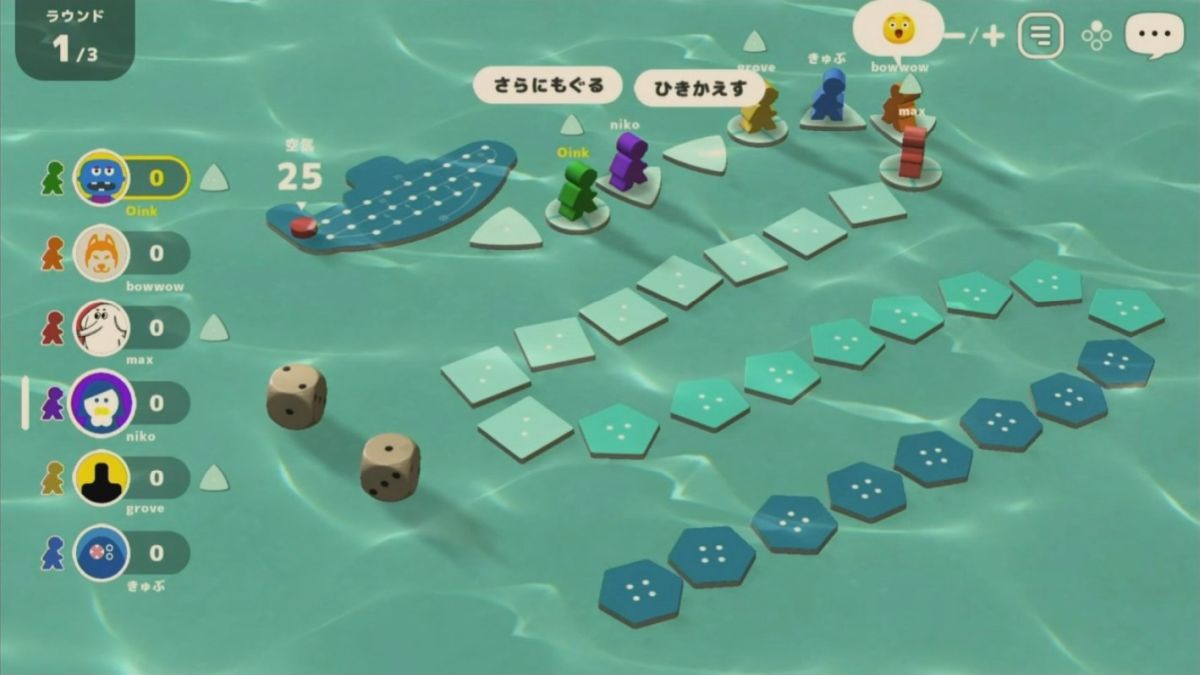Select Oink's blue monster avatar
The width and height of the screenshot is (1200, 675).
[x=101, y=178]
